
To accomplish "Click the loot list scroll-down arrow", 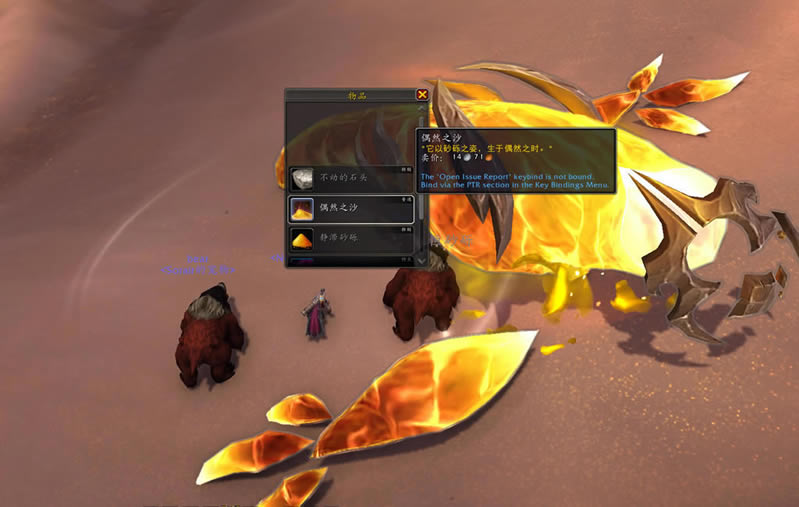I will 422,258.
